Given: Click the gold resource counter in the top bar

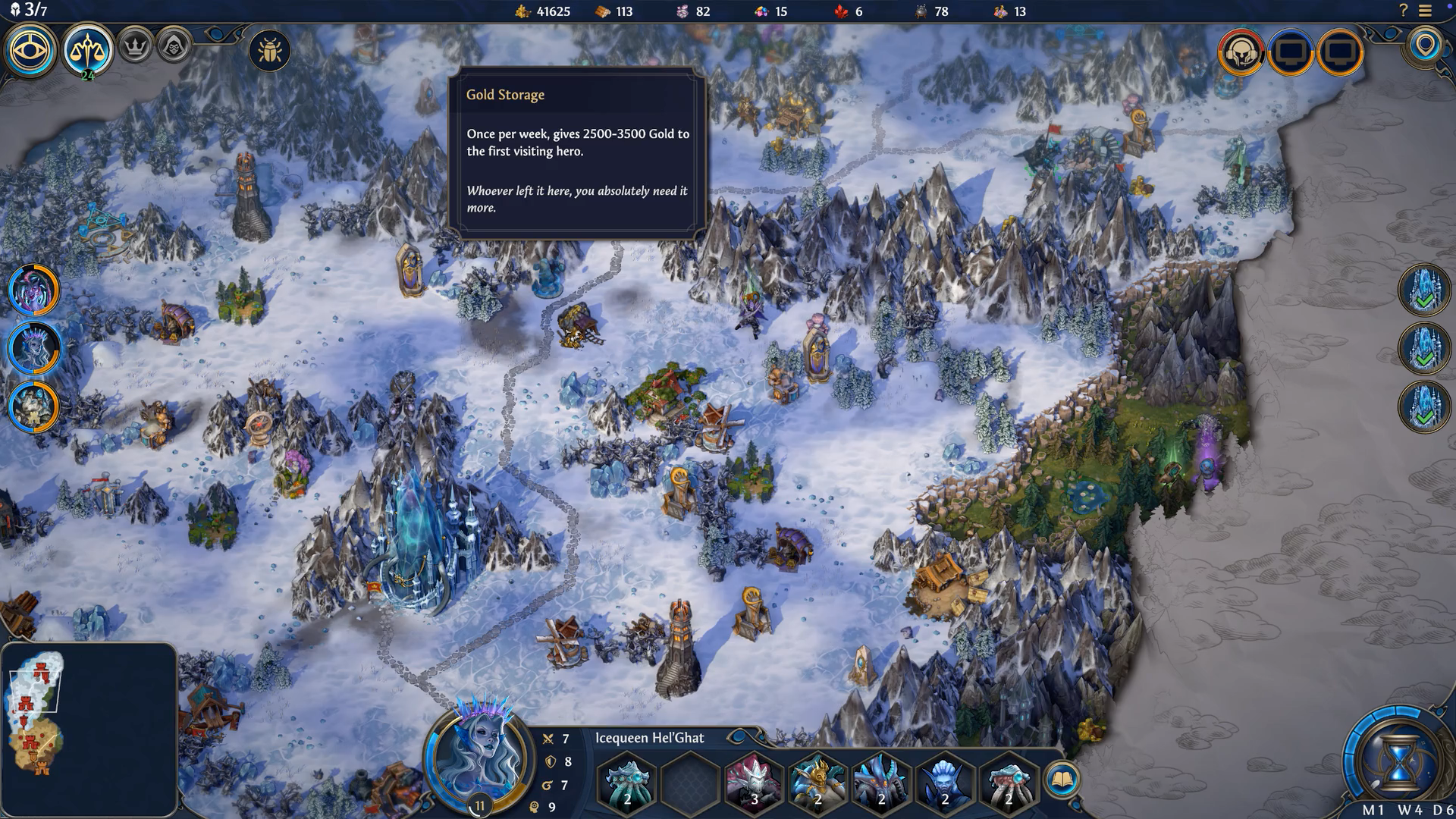Looking at the screenshot, I should click(x=541, y=11).
